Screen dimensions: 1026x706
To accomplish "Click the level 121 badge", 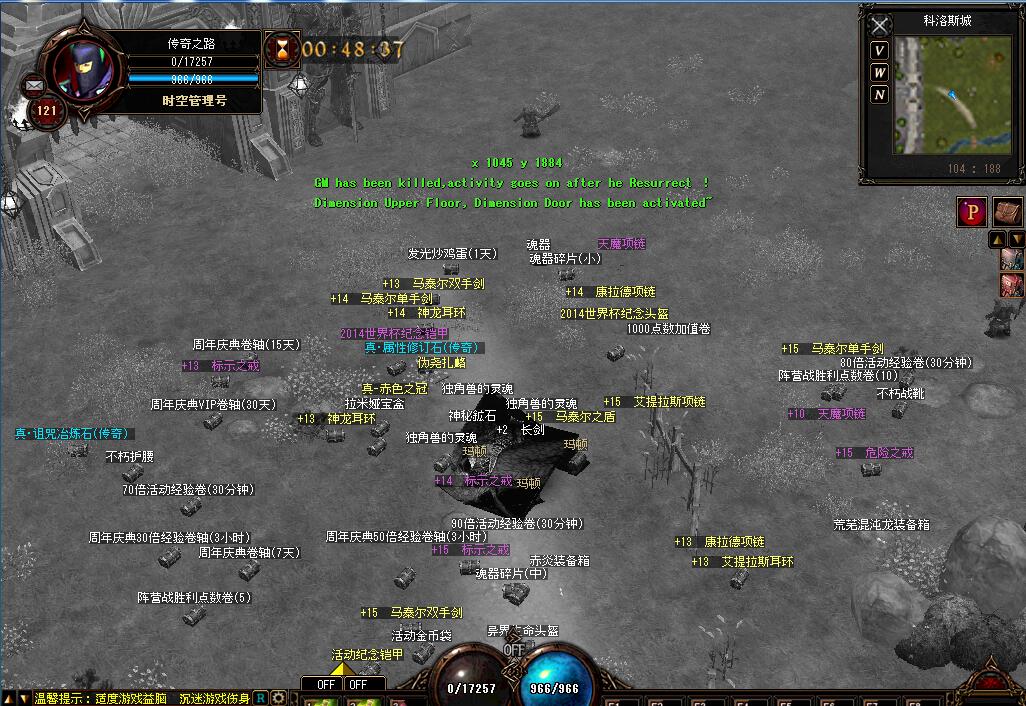I will (47, 111).
